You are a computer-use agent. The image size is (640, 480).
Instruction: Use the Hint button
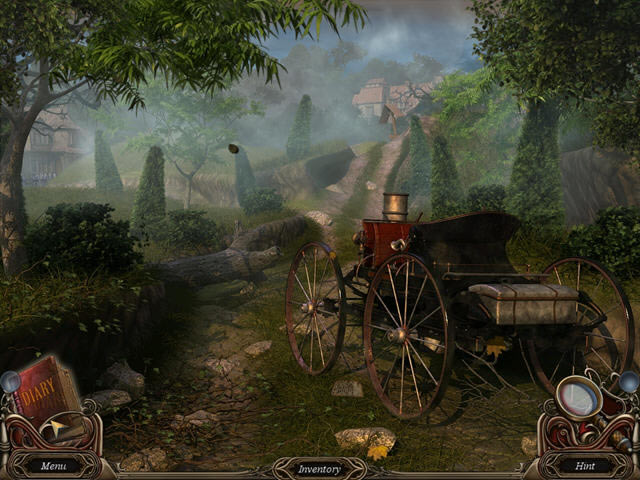[x=585, y=465]
